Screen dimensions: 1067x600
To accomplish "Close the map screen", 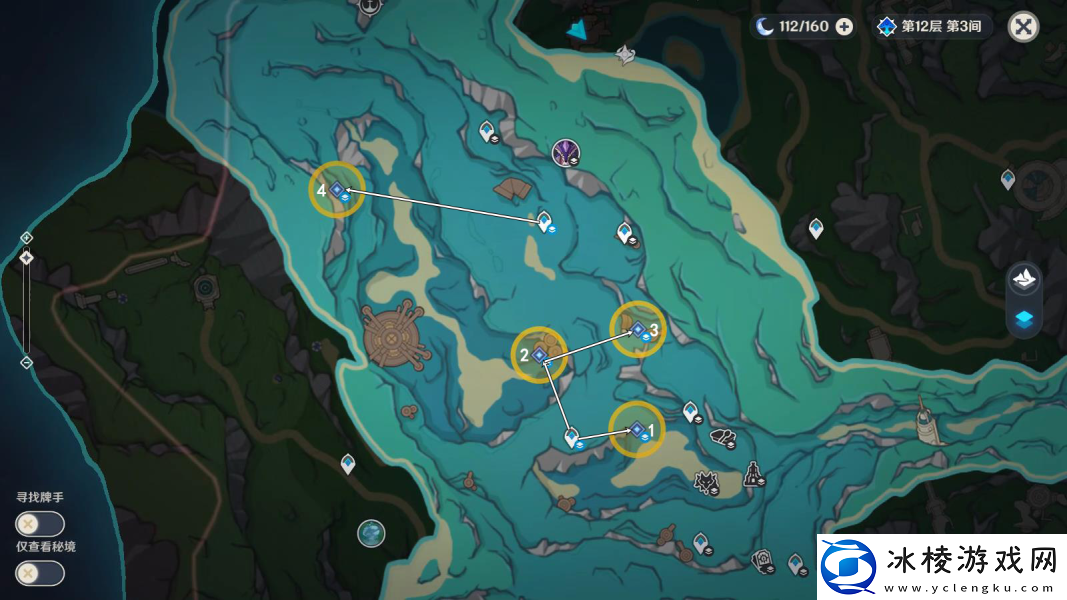I will [1023, 27].
